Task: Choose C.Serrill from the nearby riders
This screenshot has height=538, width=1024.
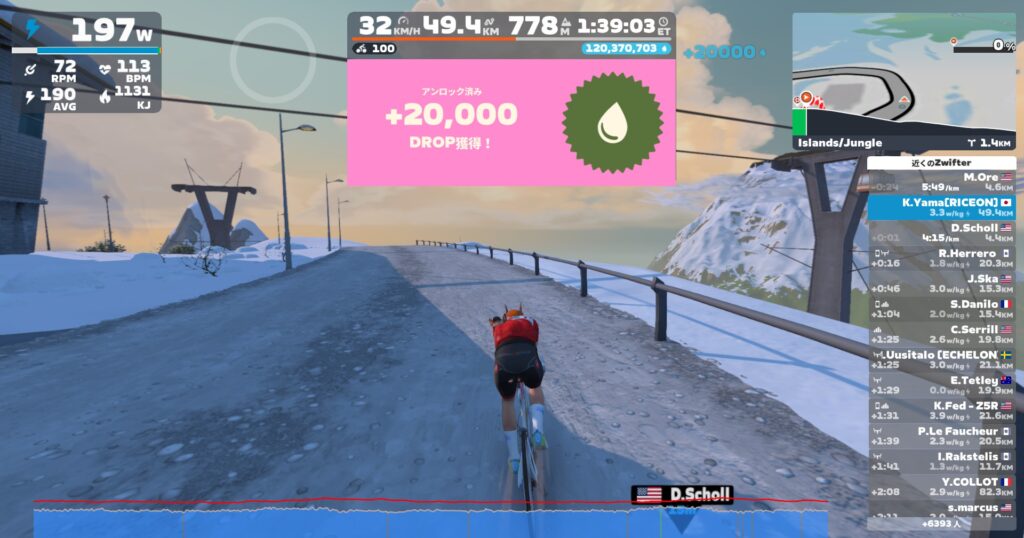Action: [942, 334]
